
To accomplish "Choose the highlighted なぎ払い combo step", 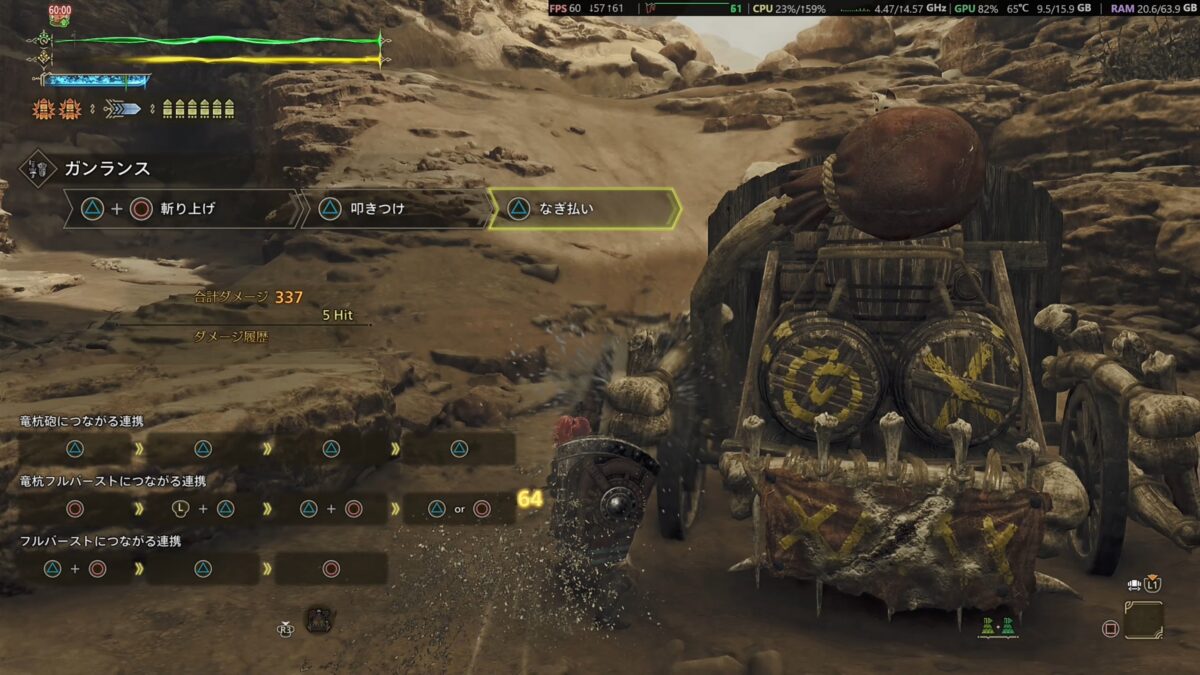I will pyautogui.click(x=583, y=209).
